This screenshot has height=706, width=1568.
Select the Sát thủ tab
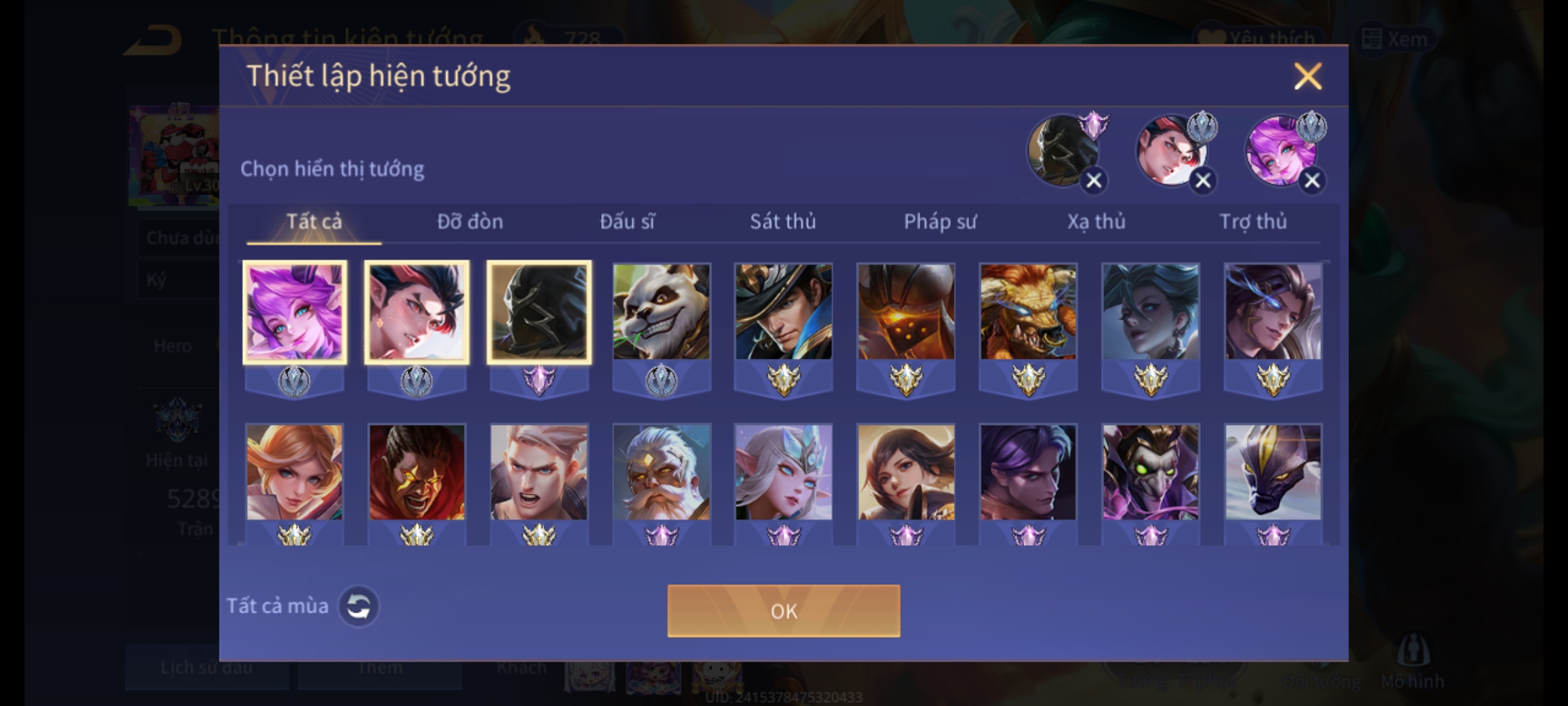click(783, 222)
